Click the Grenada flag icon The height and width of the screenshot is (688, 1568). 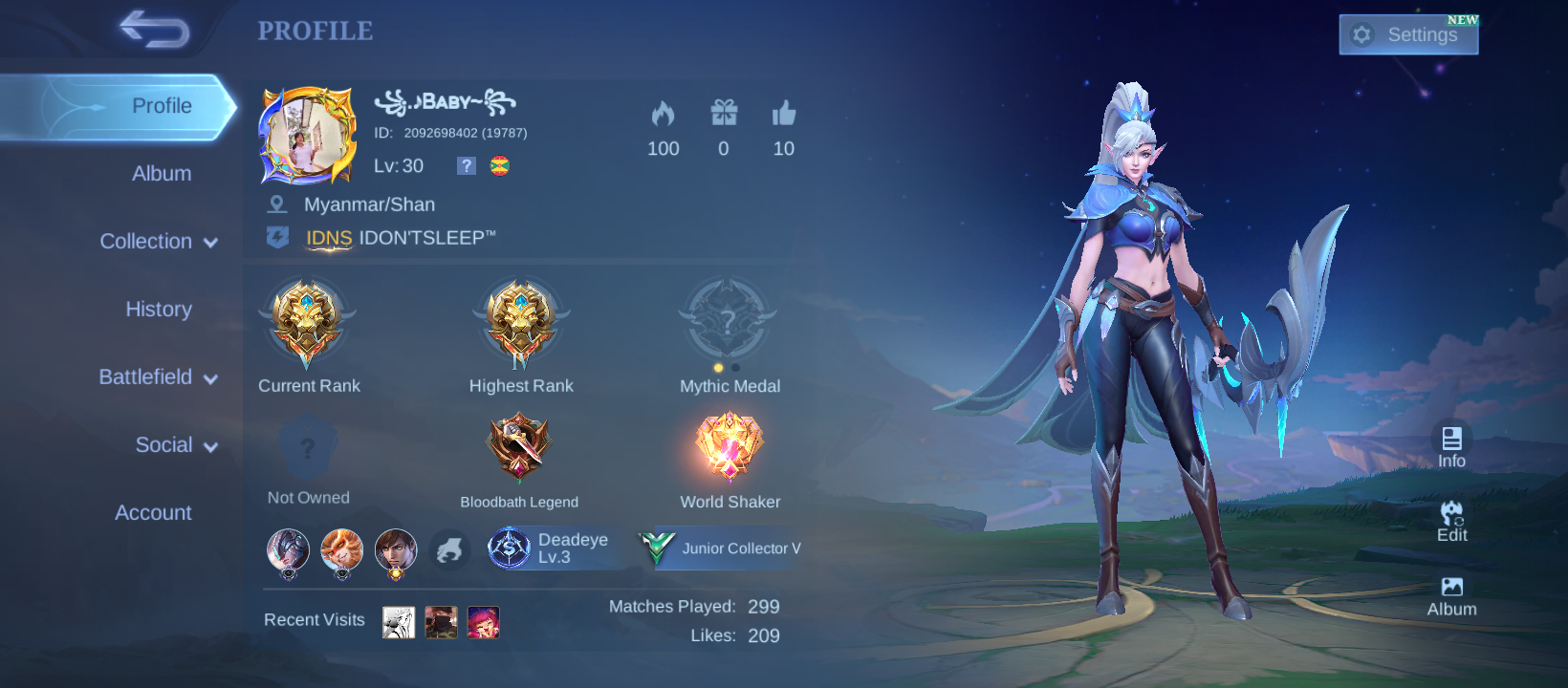point(501,165)
